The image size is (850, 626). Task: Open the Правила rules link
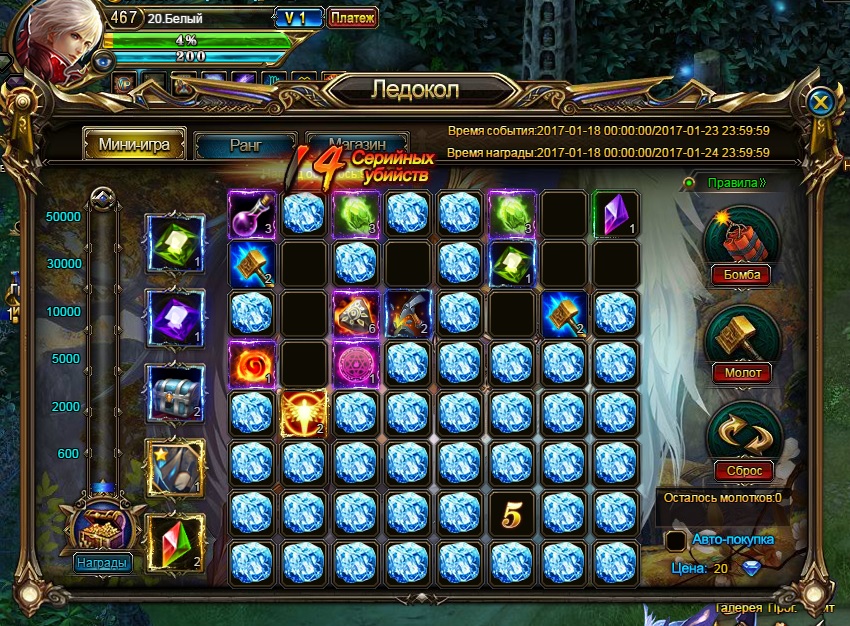(735, 184)
